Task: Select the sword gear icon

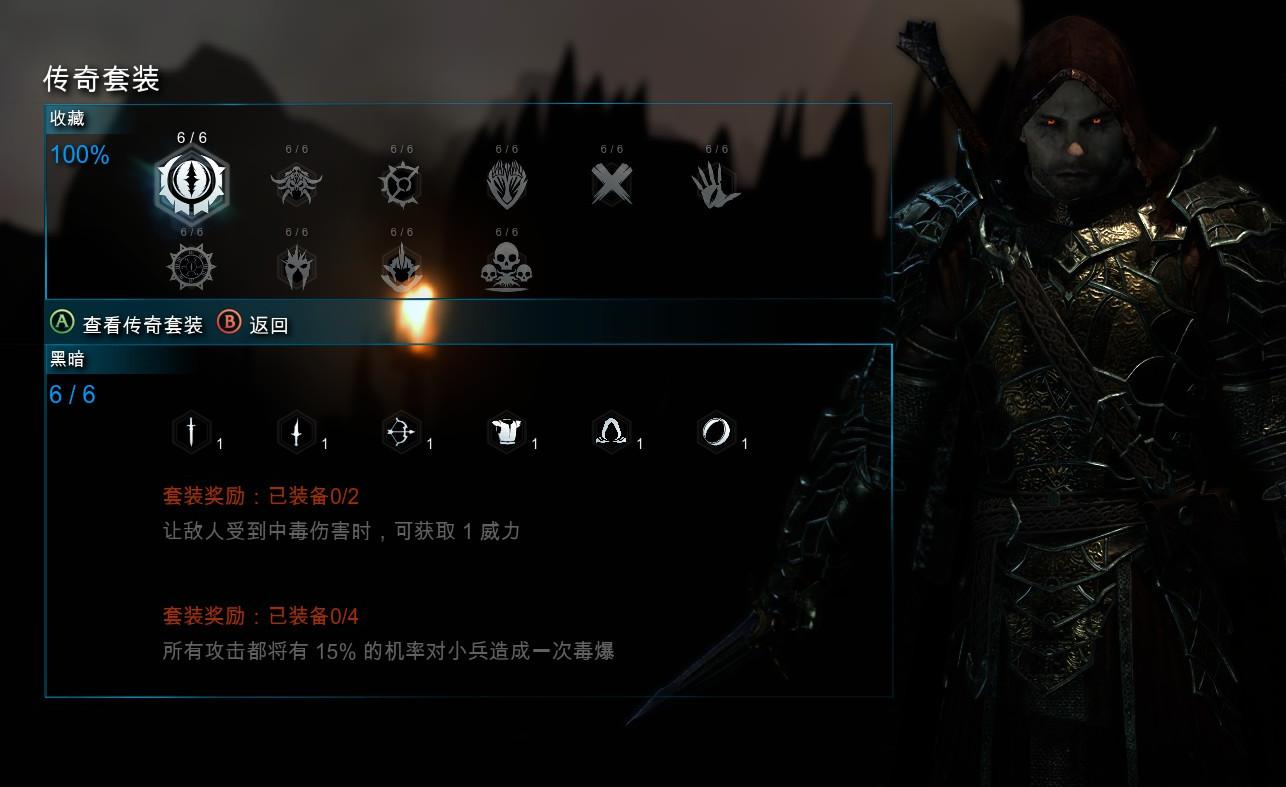Action: click(190, 430)
